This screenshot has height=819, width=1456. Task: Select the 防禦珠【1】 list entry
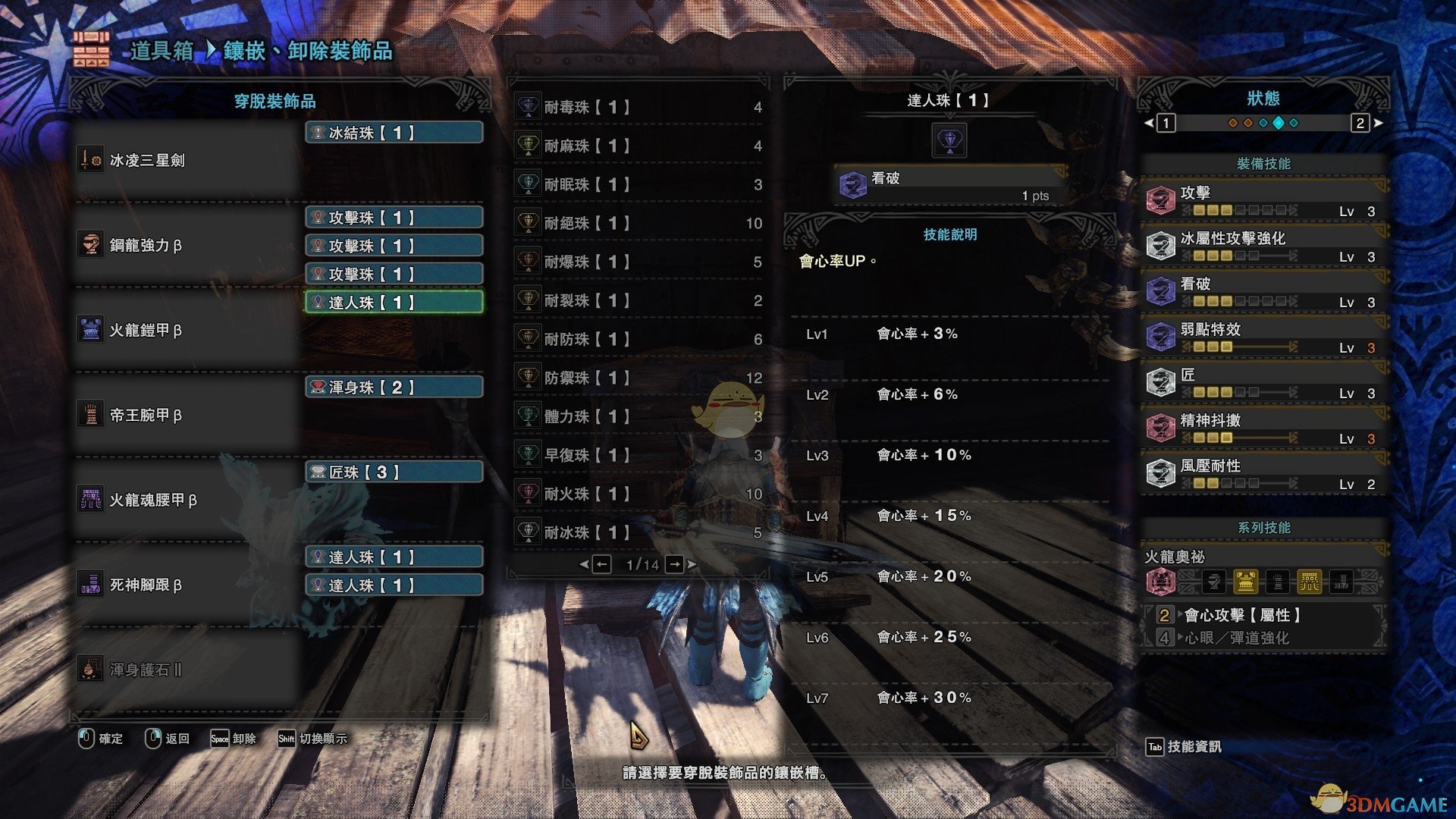639,378
